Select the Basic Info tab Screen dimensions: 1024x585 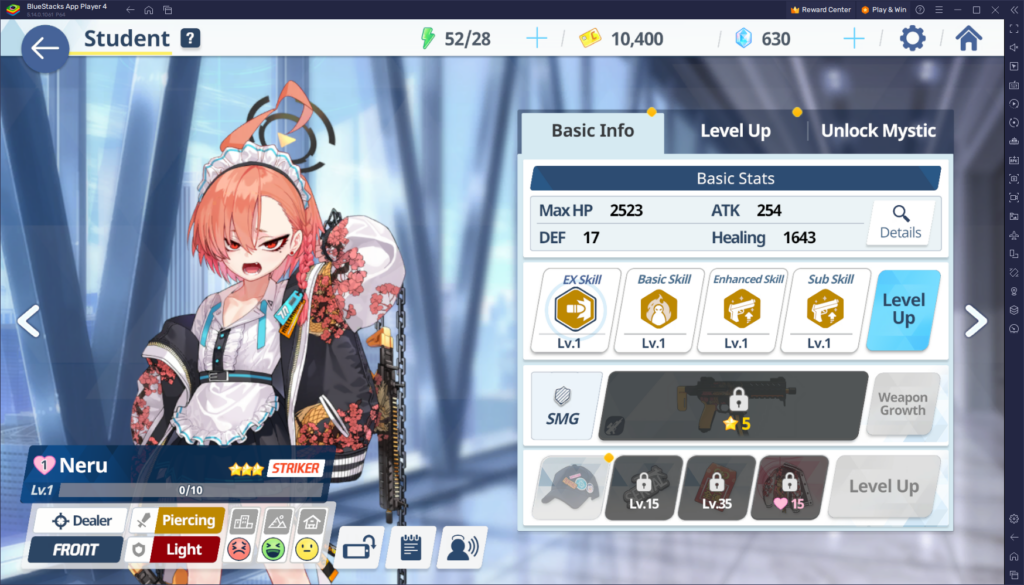coord(592,131)
